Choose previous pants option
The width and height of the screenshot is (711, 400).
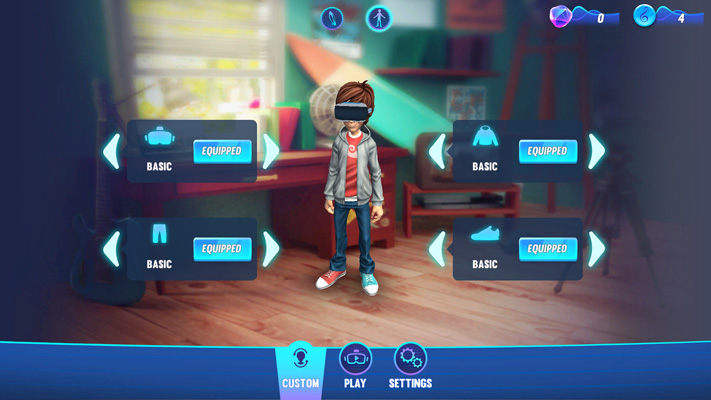pyautogui.click(x=111, y=249)
